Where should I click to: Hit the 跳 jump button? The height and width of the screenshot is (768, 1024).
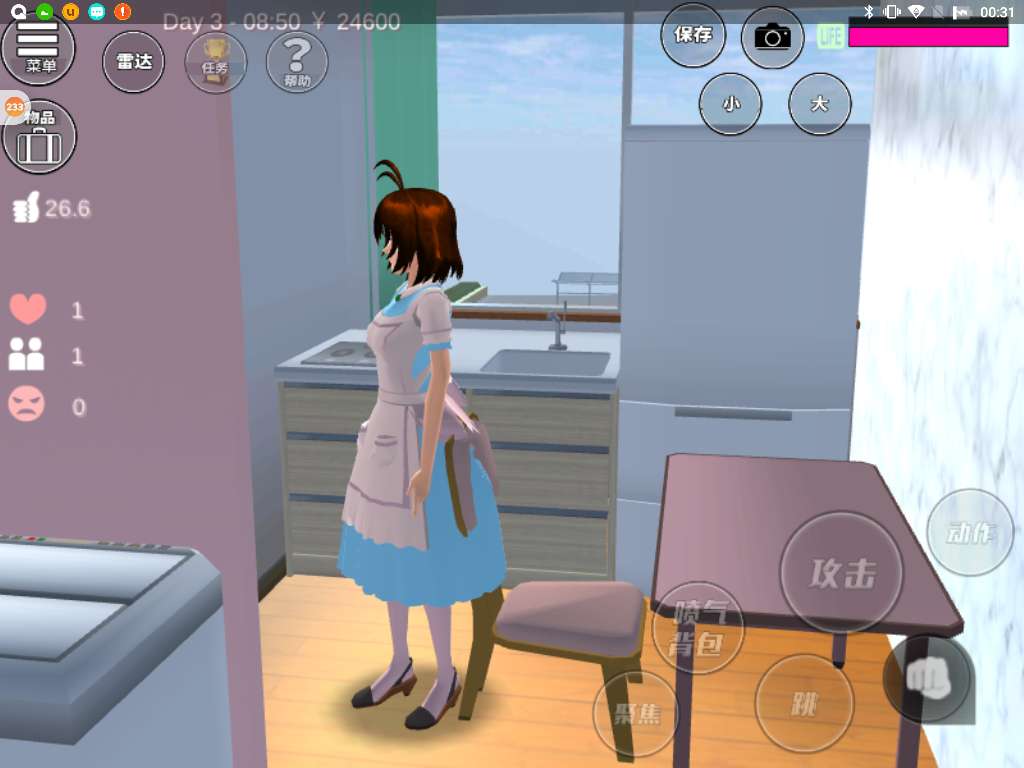coord(804,705)
